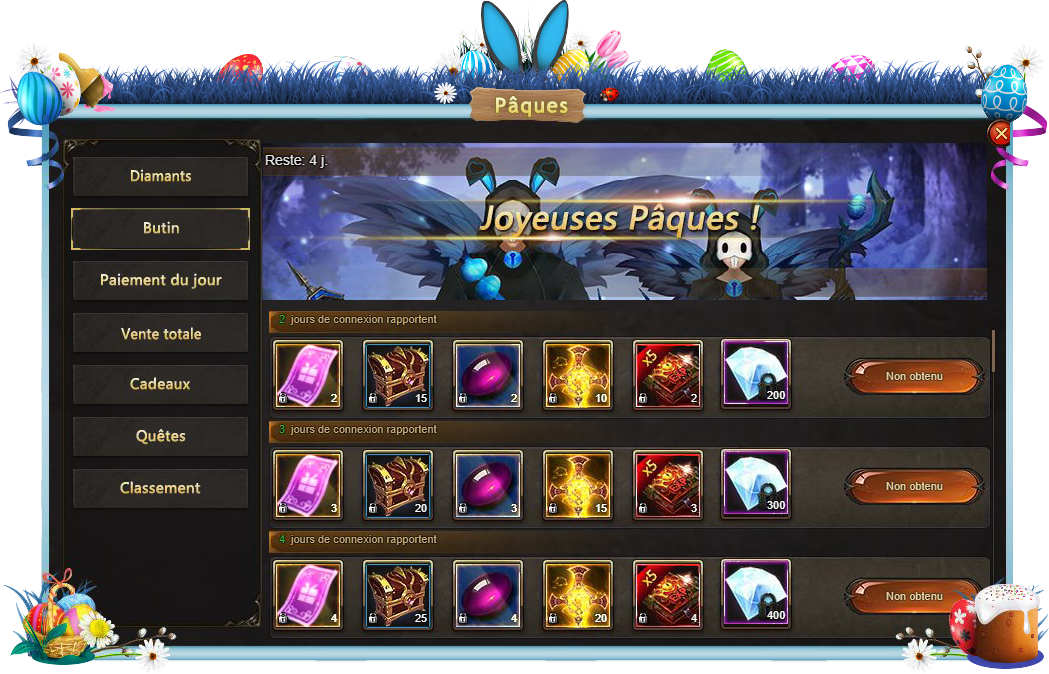The height and width of the screenshot is (674, 1049).
Task: Switch to Paiement du jour
Action: (160, 280)
